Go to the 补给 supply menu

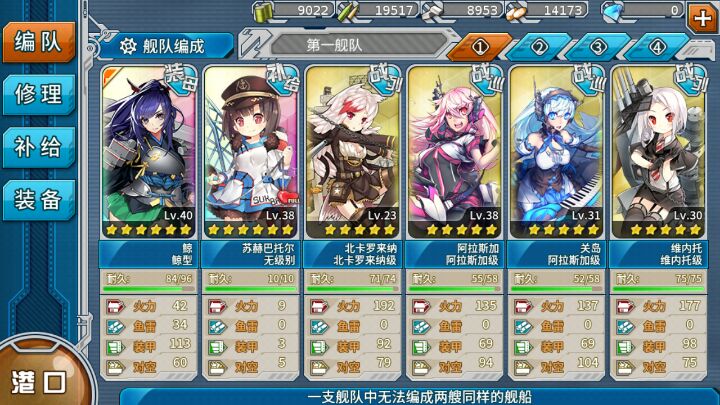coord(38,147)
